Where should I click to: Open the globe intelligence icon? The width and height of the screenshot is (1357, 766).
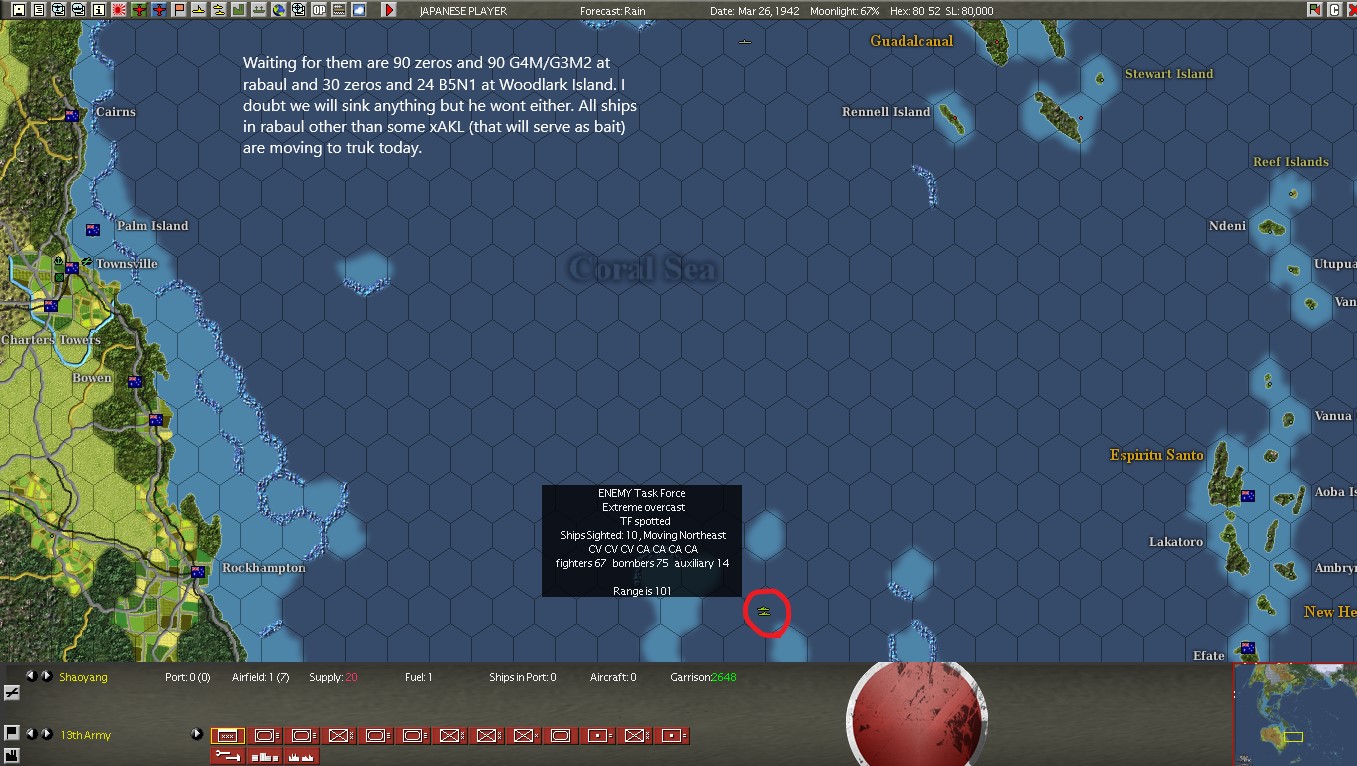pos(281,10)
